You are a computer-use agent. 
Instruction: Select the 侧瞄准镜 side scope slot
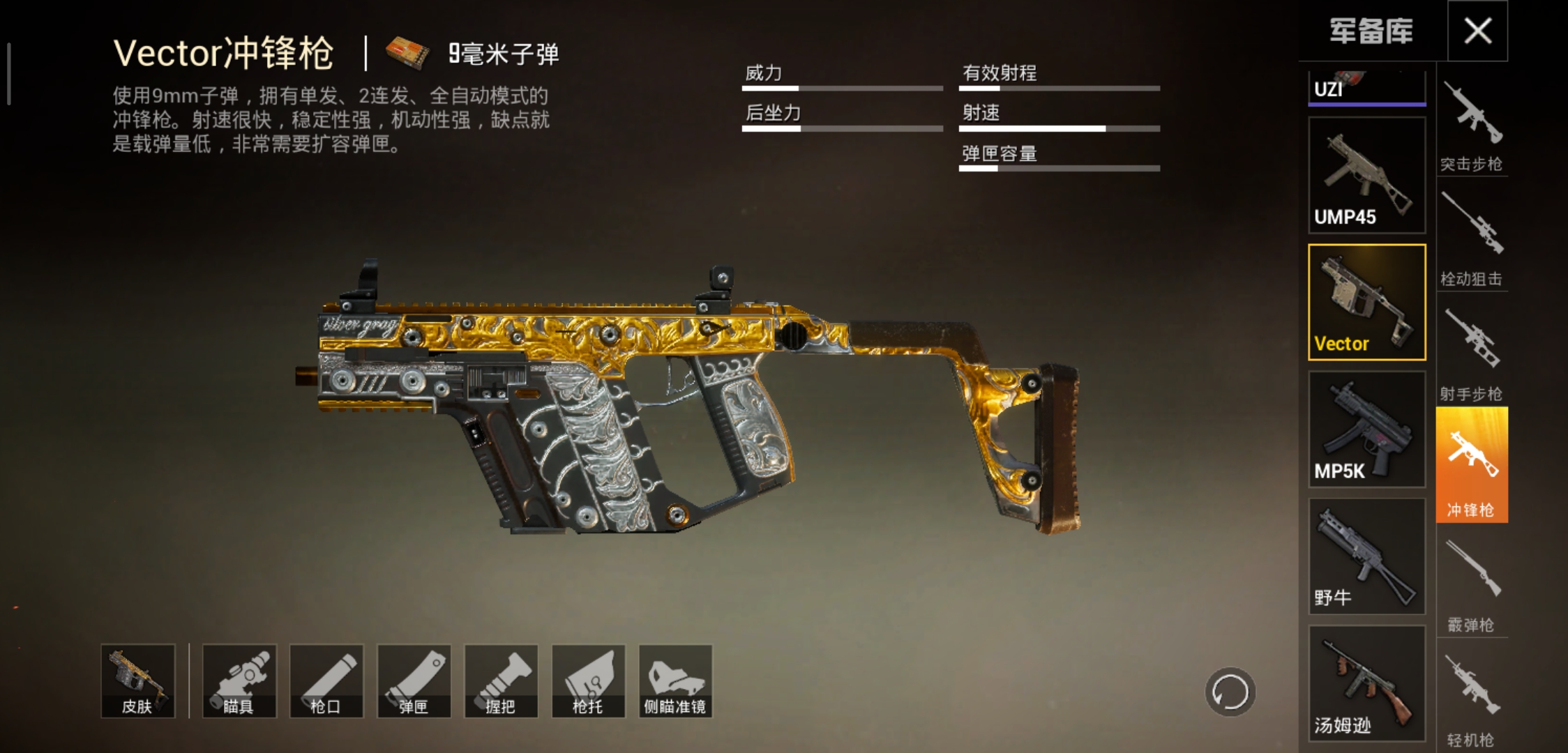pyautogui.click(x=674, y=680)
